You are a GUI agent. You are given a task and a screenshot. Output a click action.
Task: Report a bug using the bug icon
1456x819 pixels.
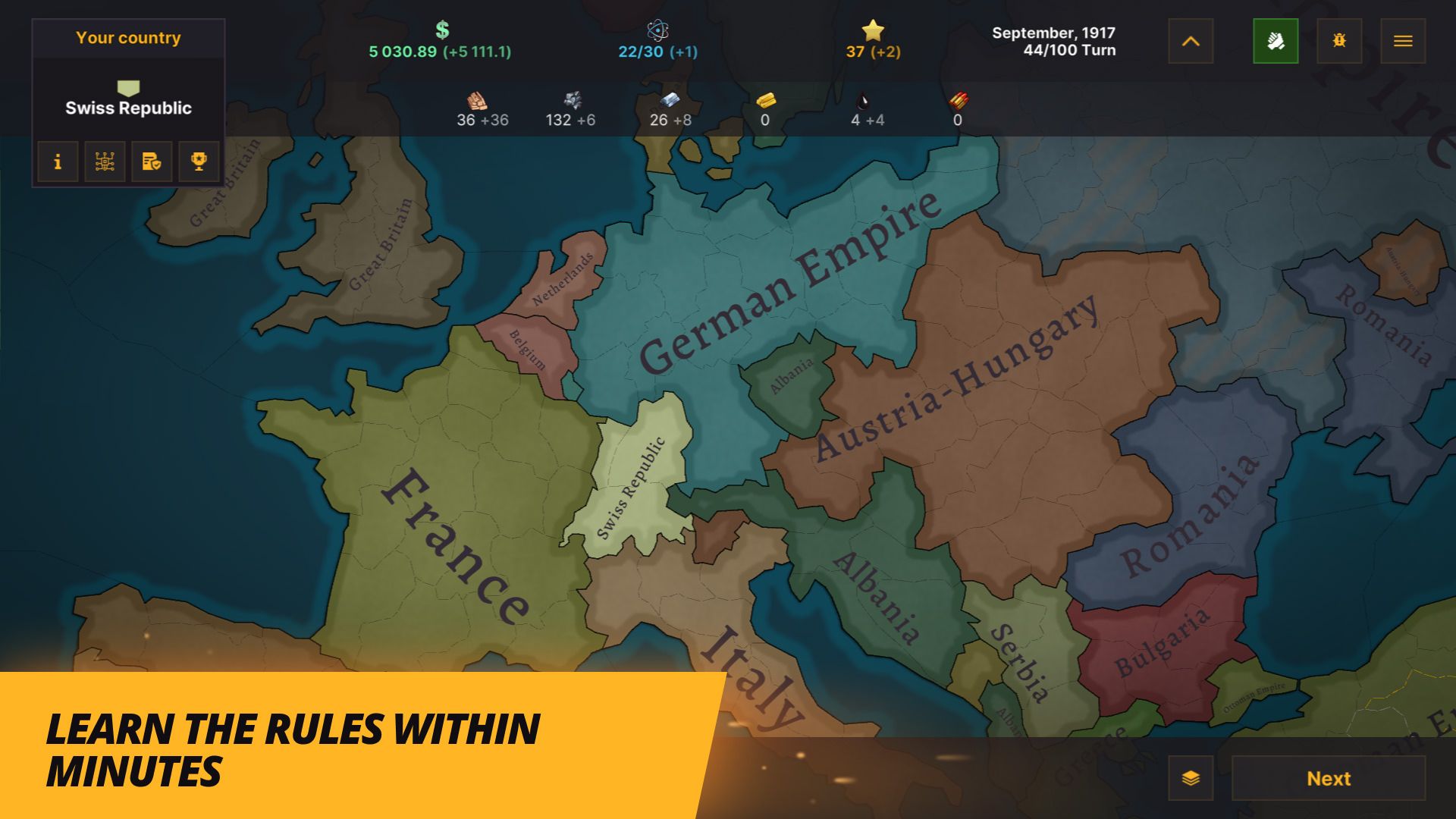point(1339,41)
